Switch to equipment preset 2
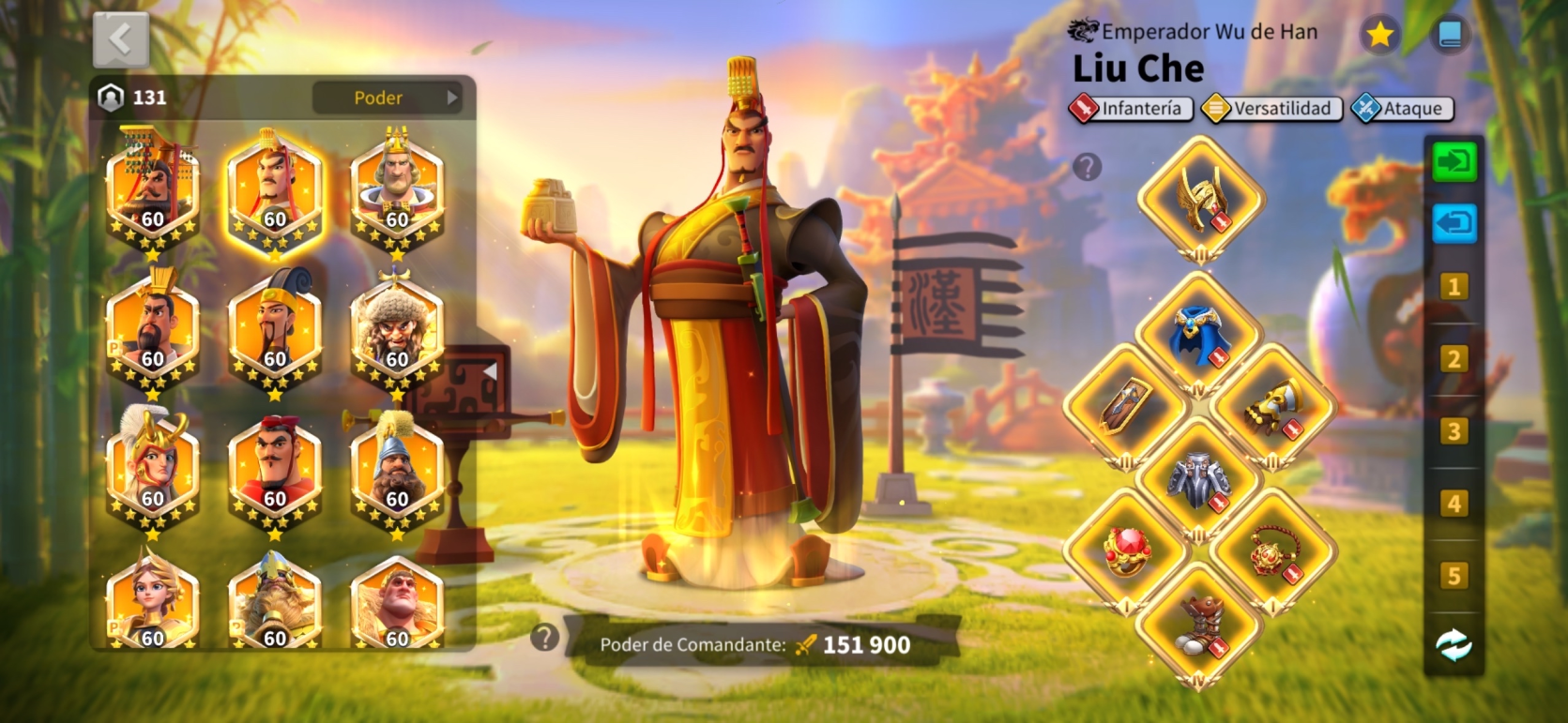Image resolution: width=1568 pixels, height=723 pixels. [x=1454, y=359]
